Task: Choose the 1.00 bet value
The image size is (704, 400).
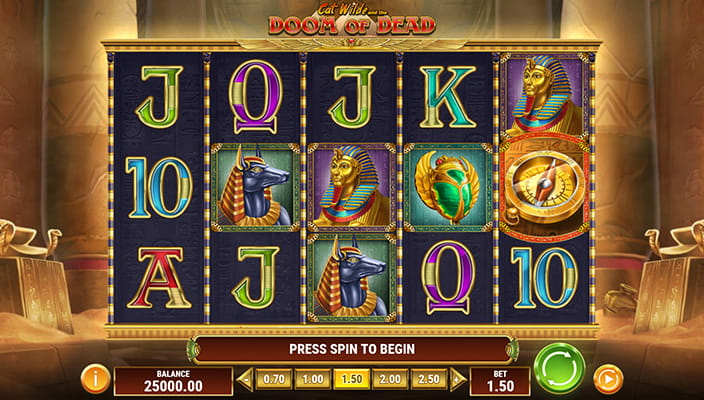Action: tap(314, 380)
